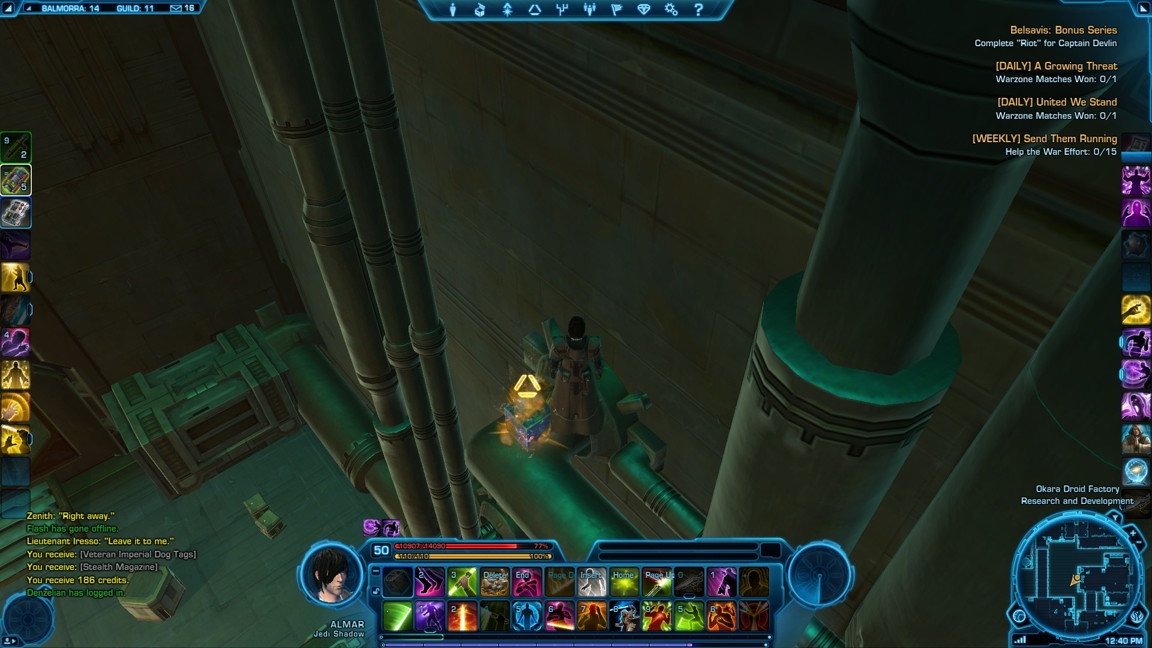Screen dimensions: 1152x648
Task: Open the character sheet from top menu
Action: (x=453, y=10)
